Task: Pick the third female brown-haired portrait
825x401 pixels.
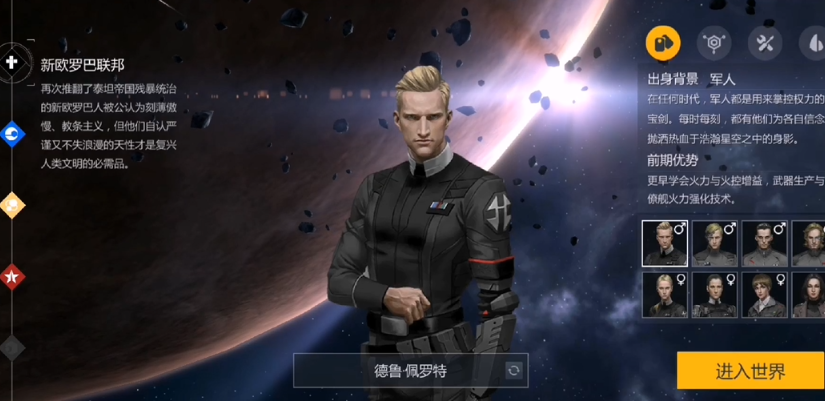Action: point(764,295)
